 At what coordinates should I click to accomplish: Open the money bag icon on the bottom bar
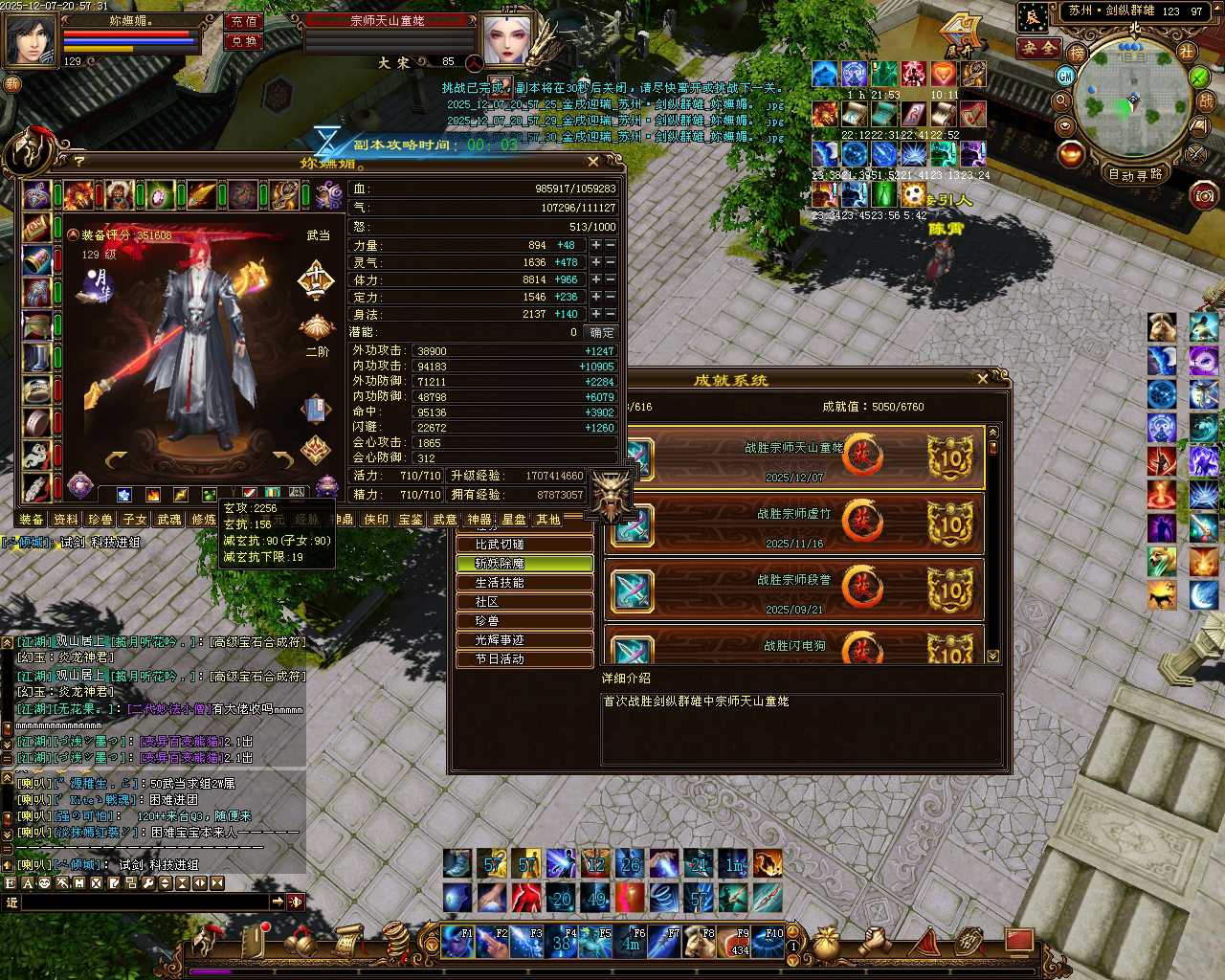pos(824,944)
